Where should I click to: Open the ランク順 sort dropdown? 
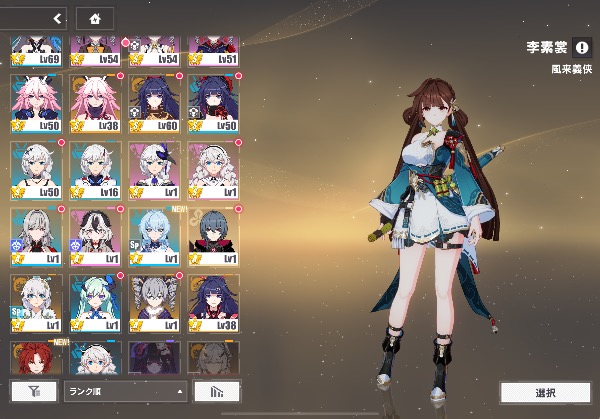(x=125, y=391)
